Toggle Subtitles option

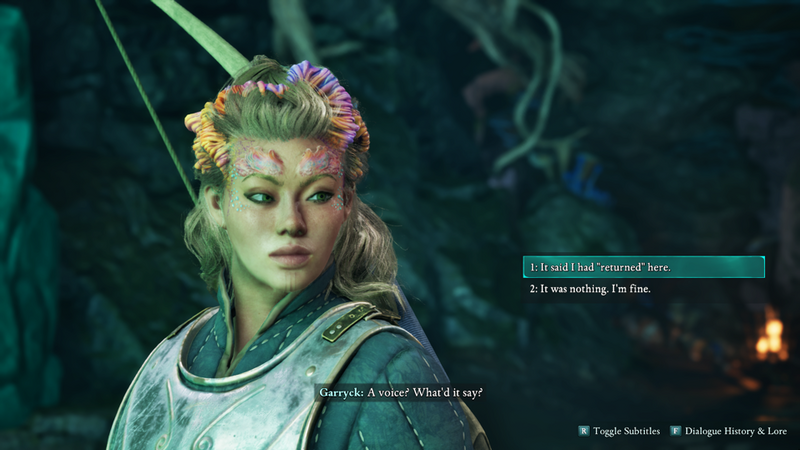pyautogui.click(x=619, y=431)
